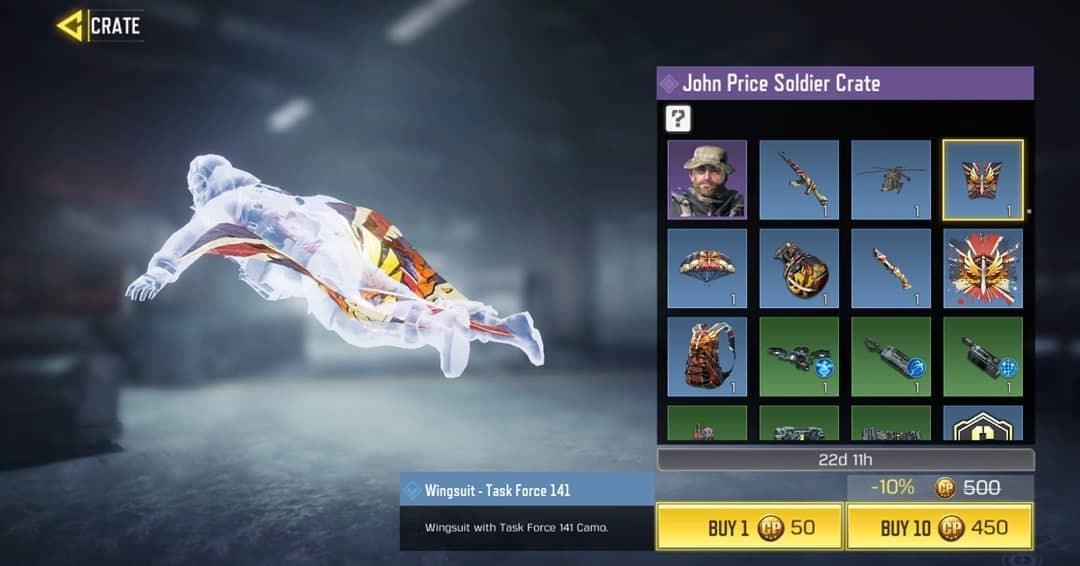
Task: Select the frag grenade skin item
Action: (799, 268)
